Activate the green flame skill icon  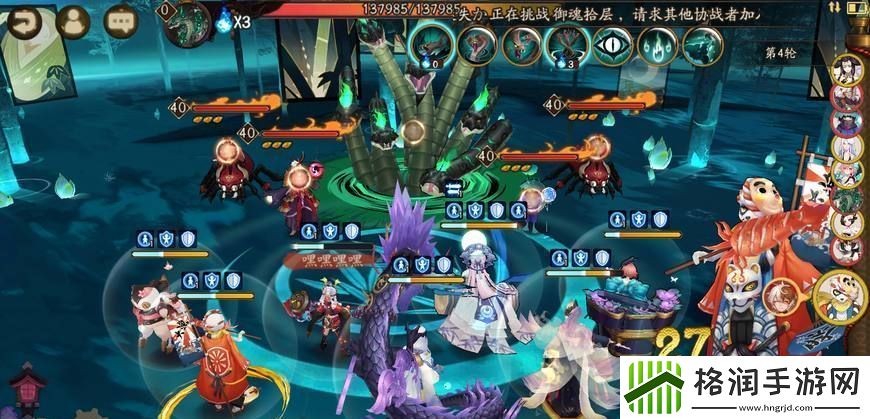coord(658,45)
